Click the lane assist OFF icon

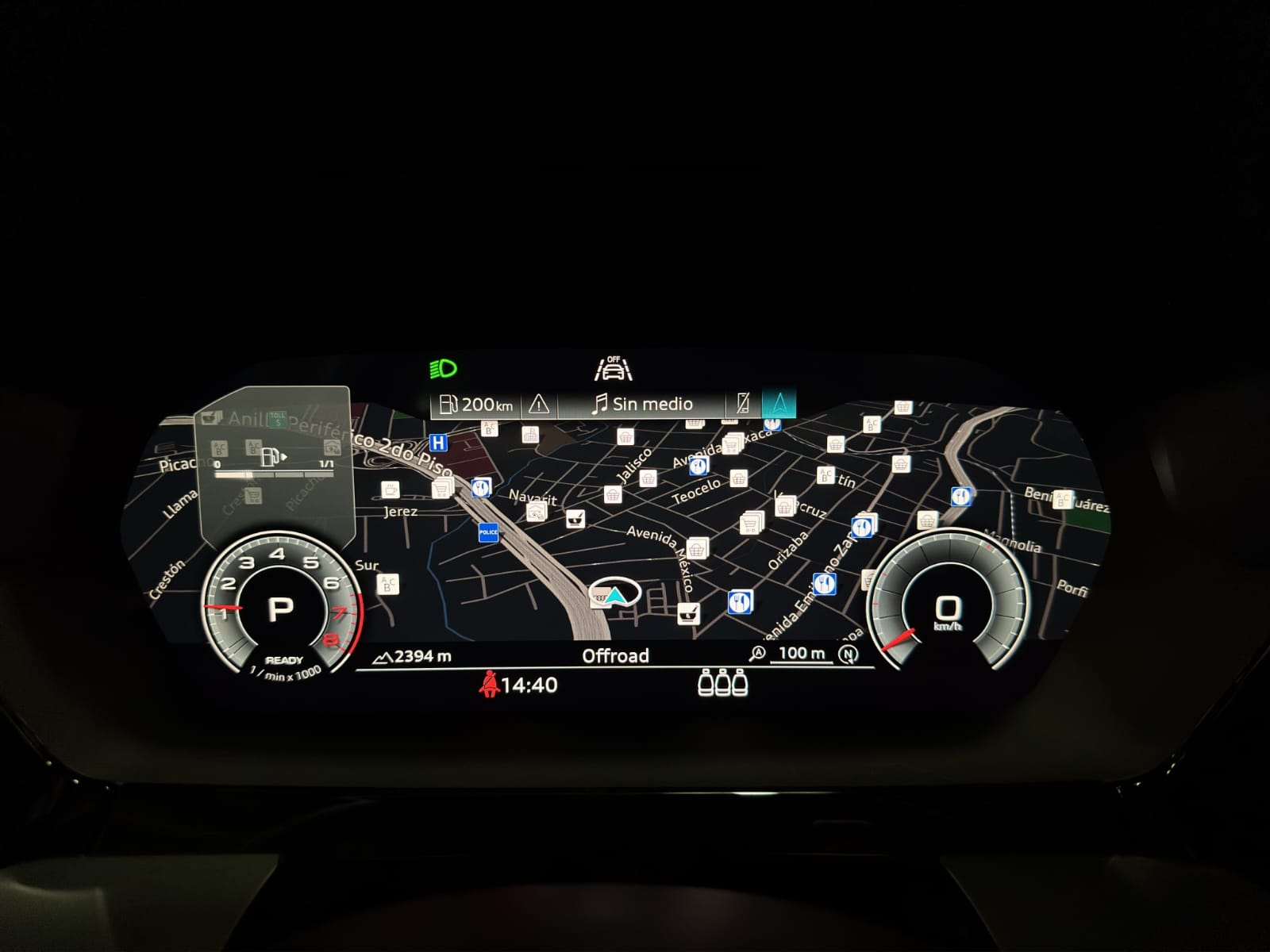tap(614, 369)
